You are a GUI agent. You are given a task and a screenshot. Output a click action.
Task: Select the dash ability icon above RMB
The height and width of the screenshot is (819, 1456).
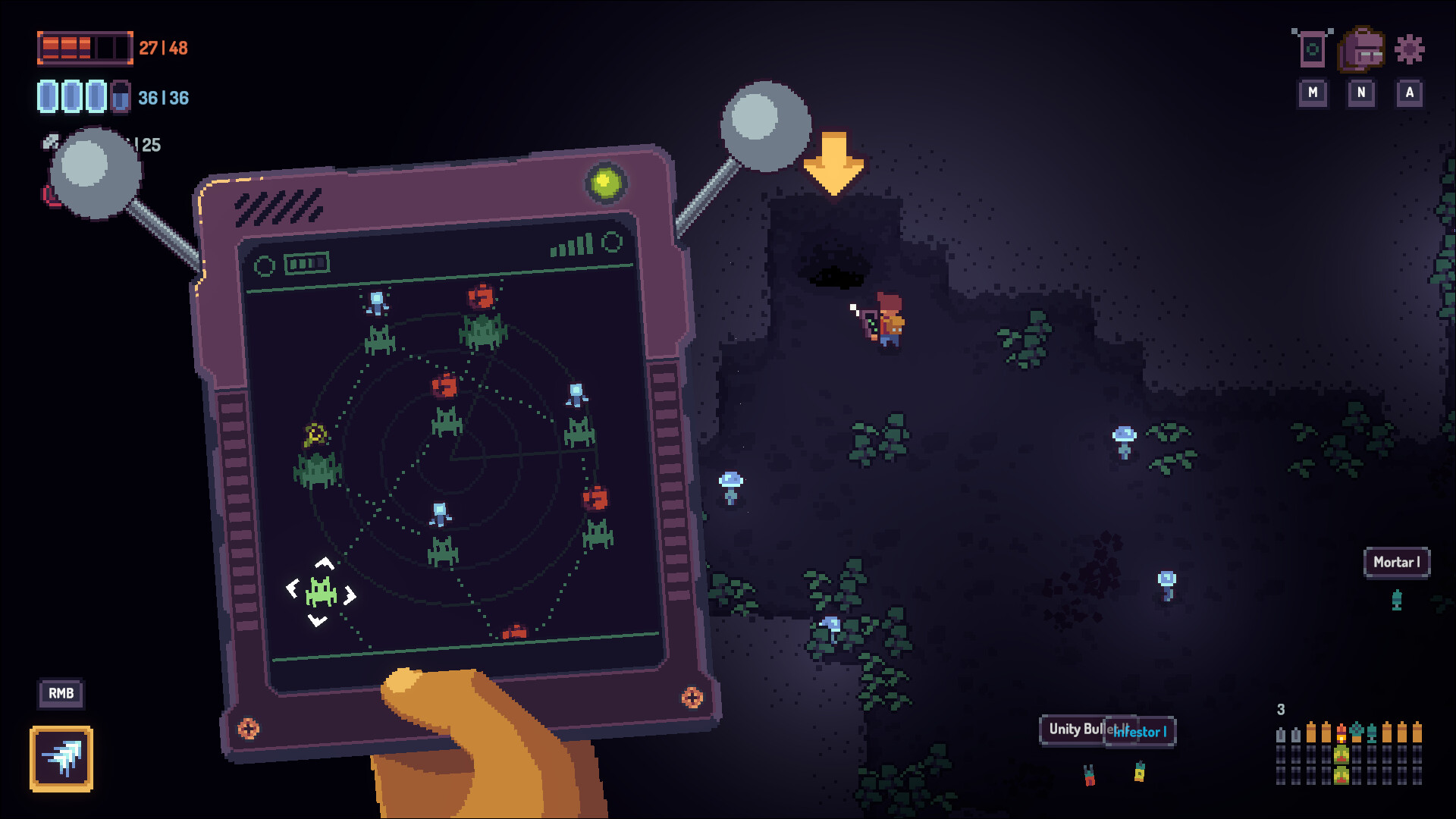point(61,758)
